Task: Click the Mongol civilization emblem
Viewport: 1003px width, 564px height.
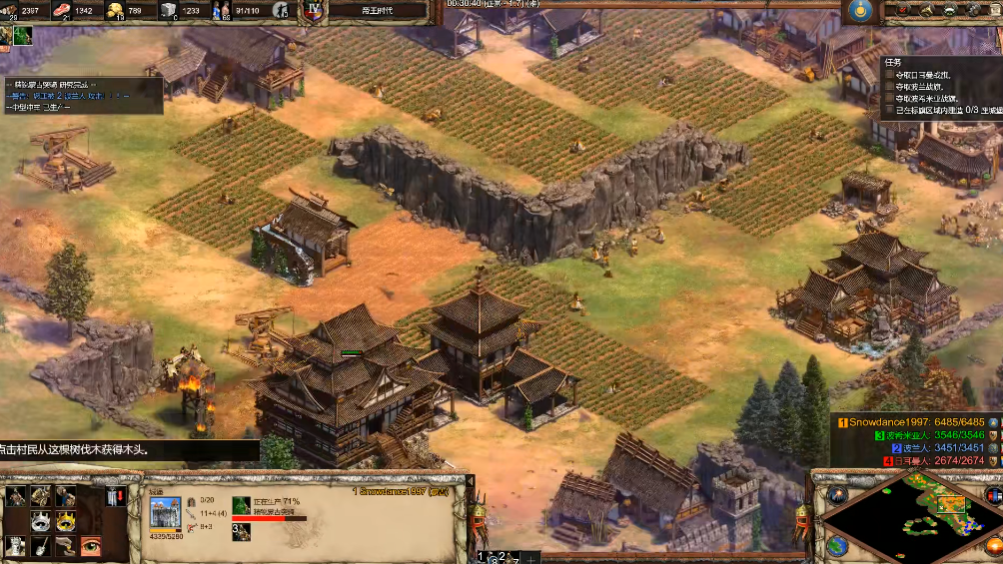Action: pyautogui.click(x=859, y=11)
